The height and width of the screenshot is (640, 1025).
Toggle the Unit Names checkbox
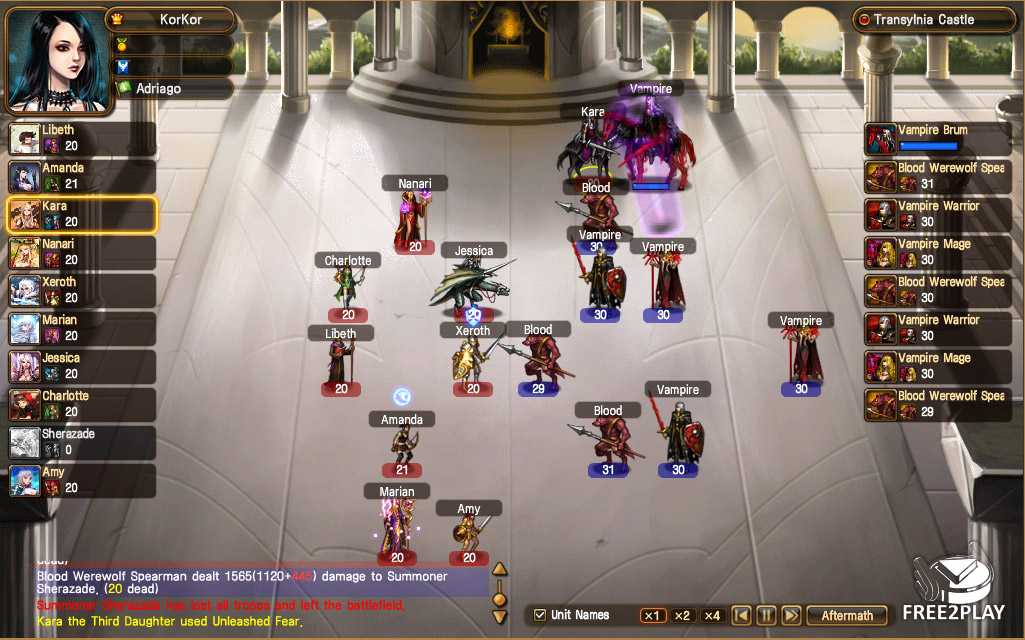coord(541,615)
